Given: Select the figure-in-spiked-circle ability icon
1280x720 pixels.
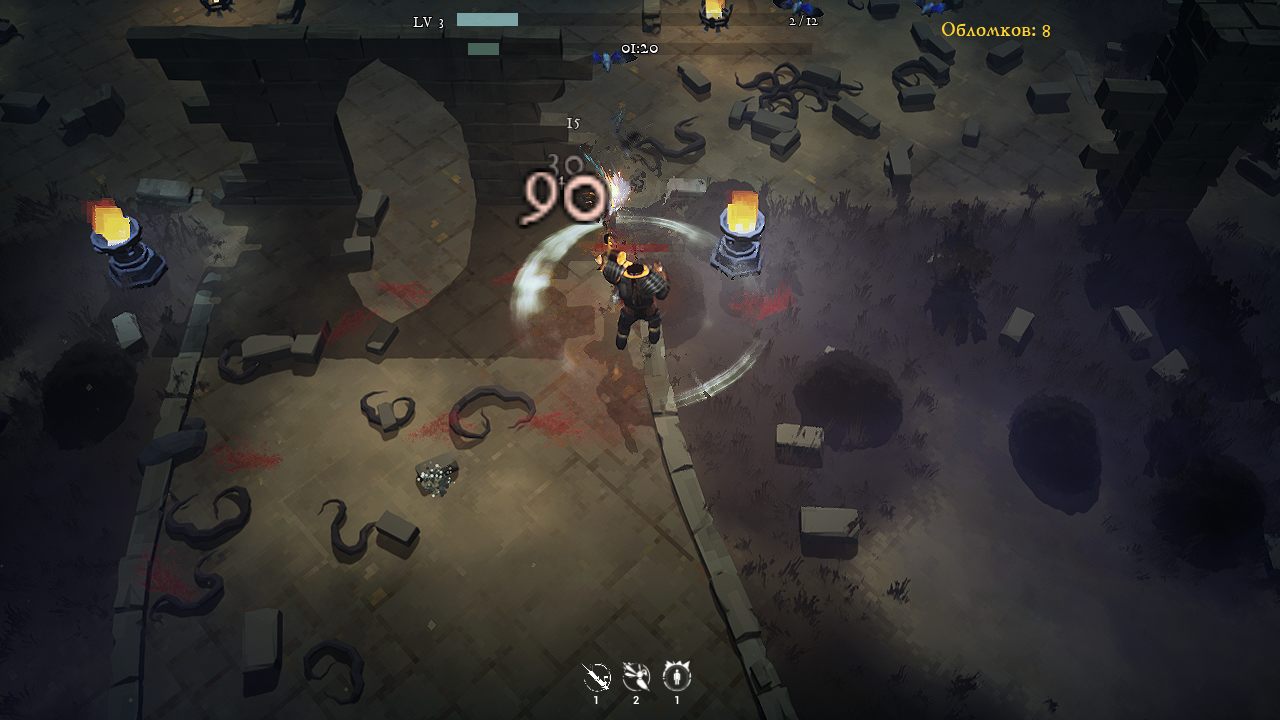Looking at the screenshot, I should 677,677.
